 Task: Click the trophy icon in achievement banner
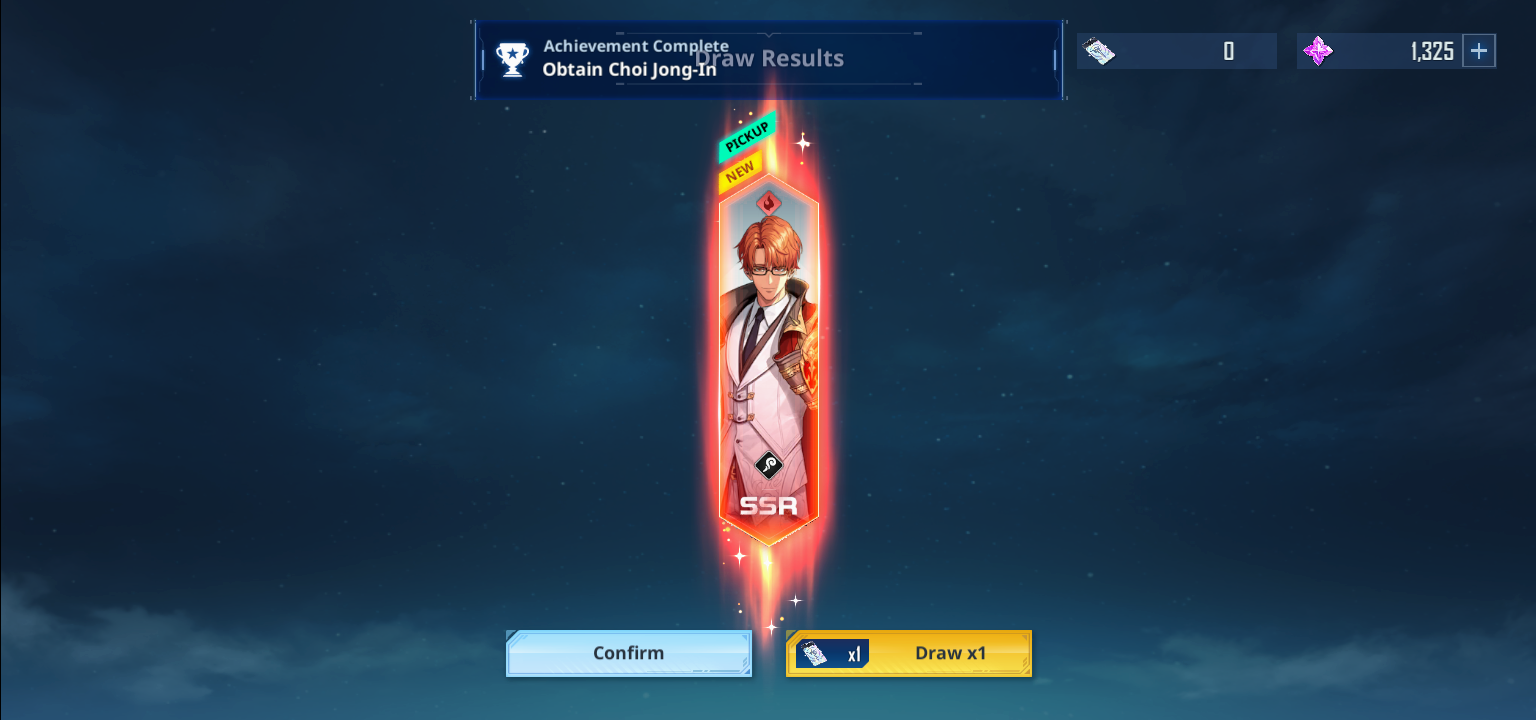512,59
